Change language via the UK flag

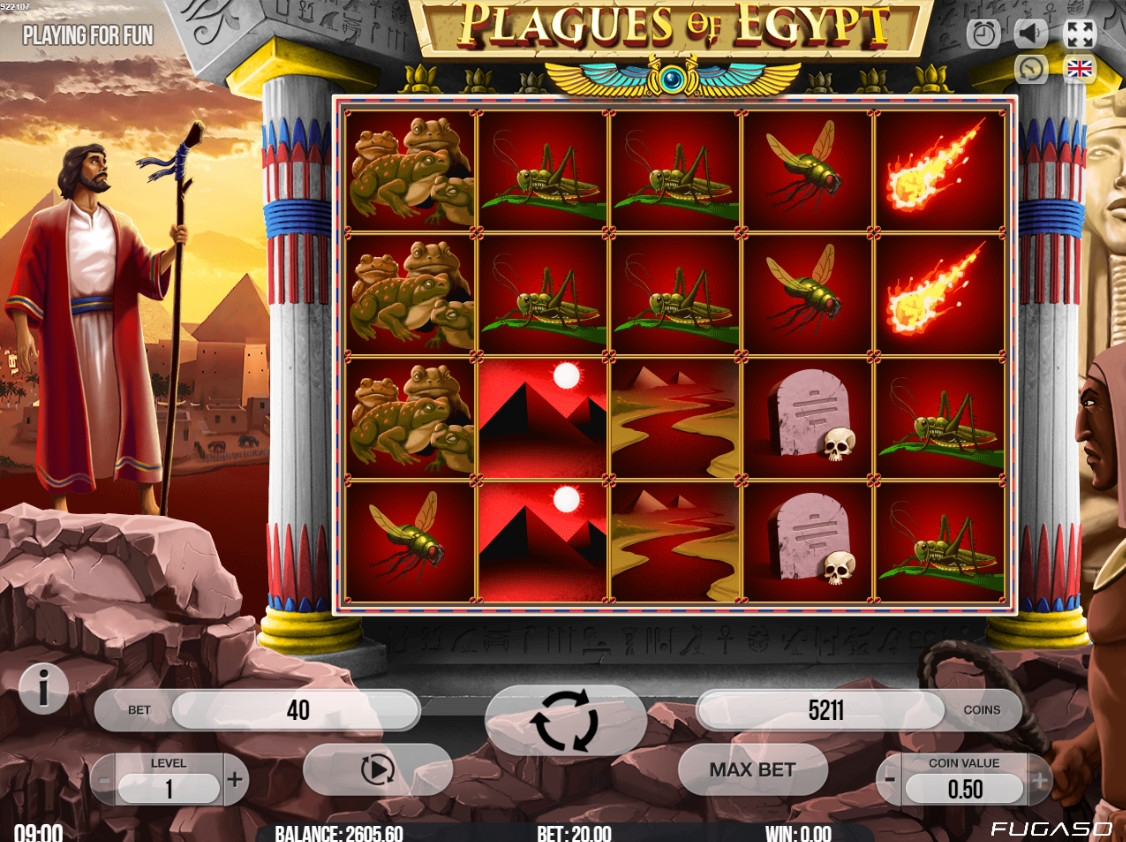coord(1080,69)
